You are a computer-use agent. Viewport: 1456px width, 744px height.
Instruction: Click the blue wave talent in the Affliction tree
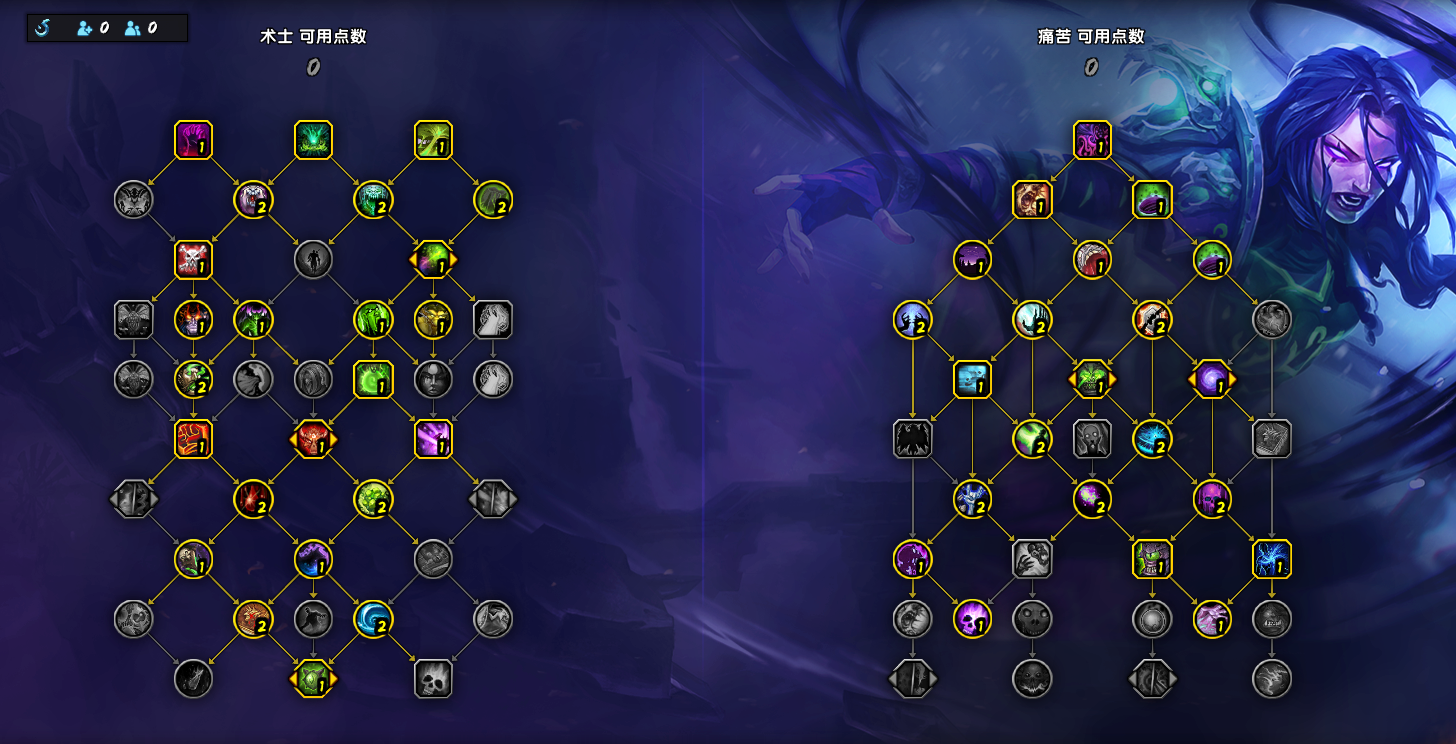971,378
